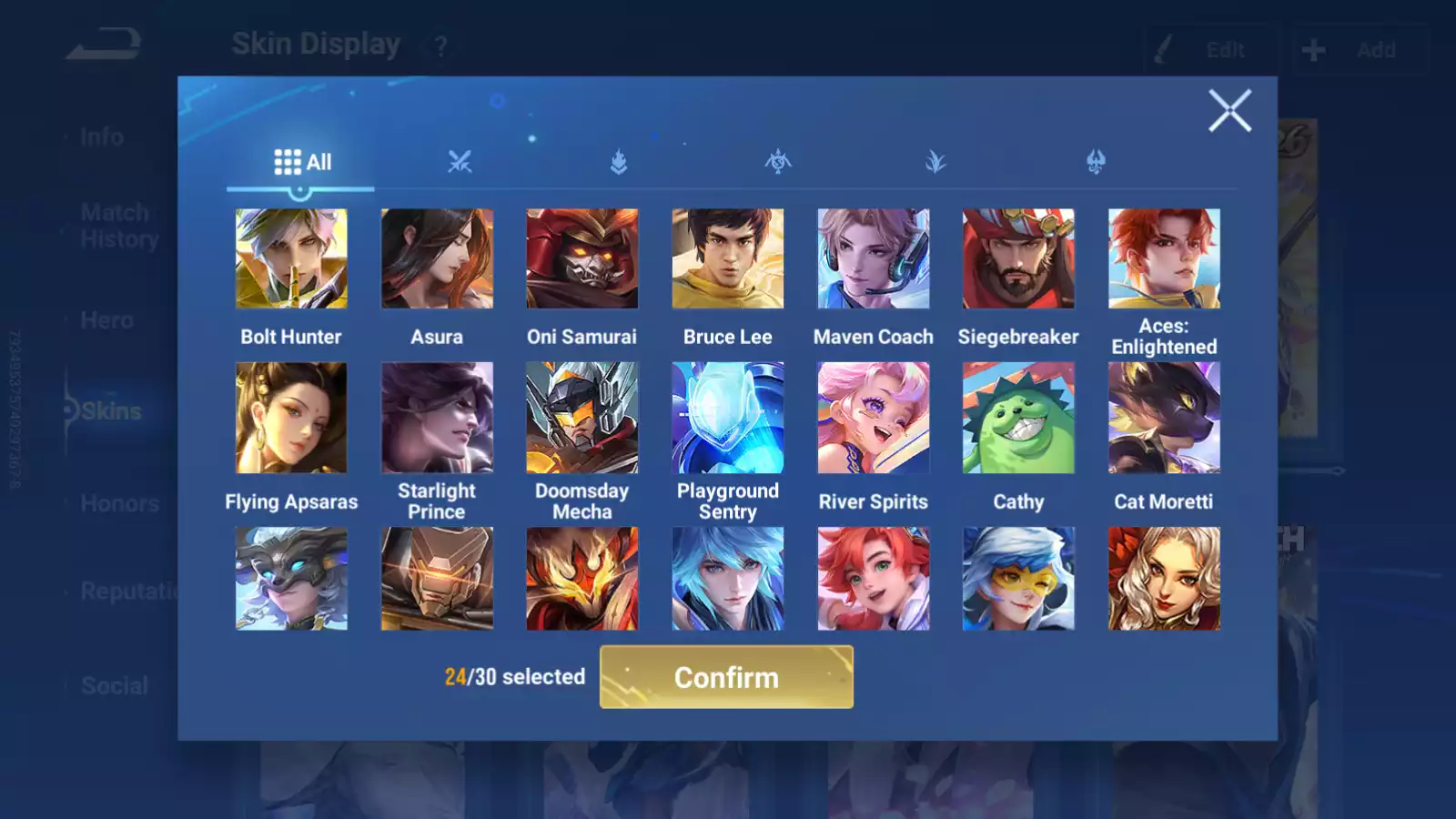Confirm the skin selection
This screenshot has height=819, width=1456.
click(x=726, y=677)
